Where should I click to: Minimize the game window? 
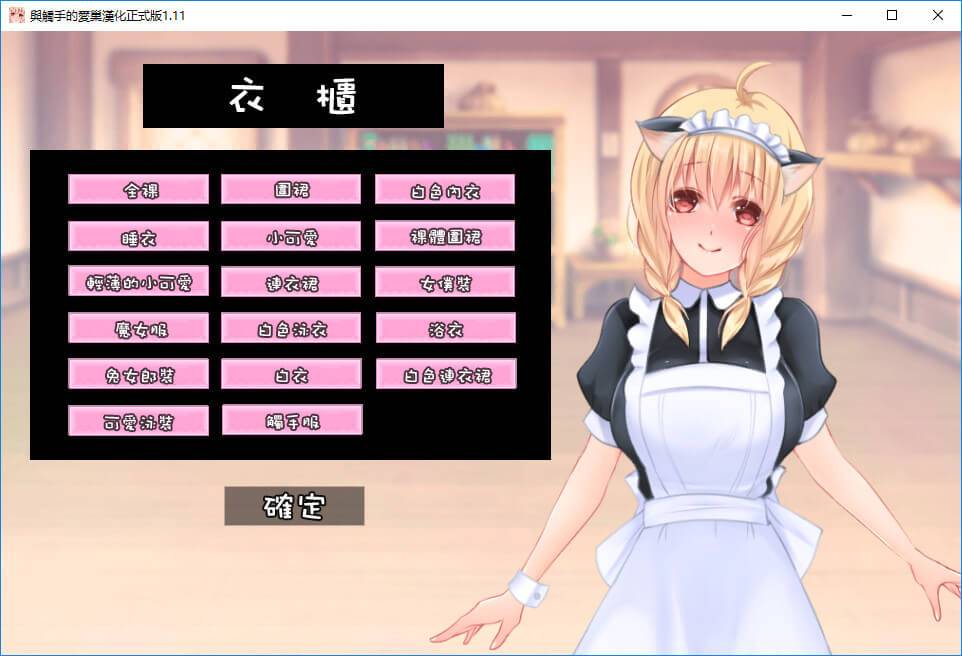845,15
